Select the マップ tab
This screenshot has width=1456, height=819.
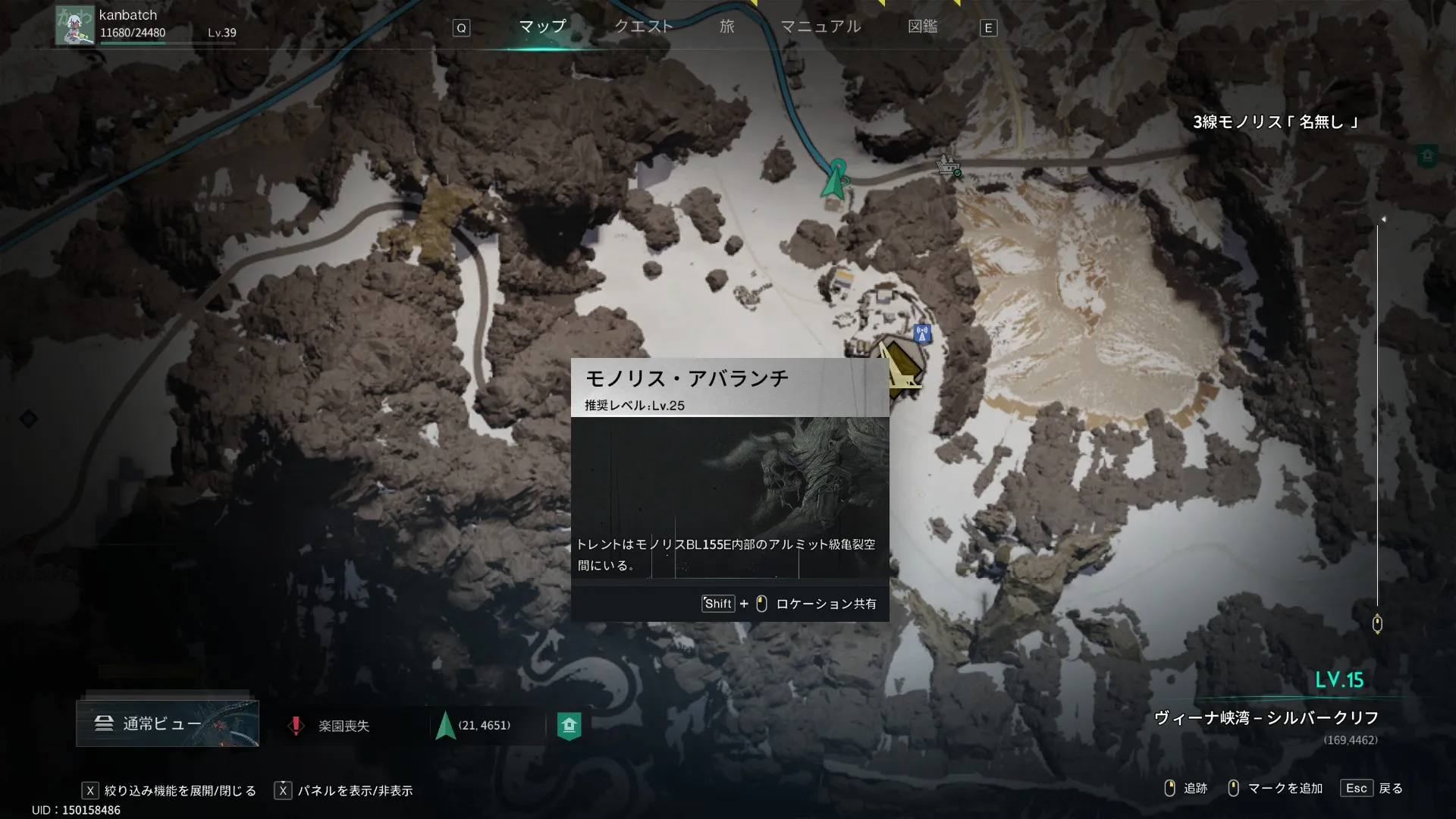coord(542,27)
